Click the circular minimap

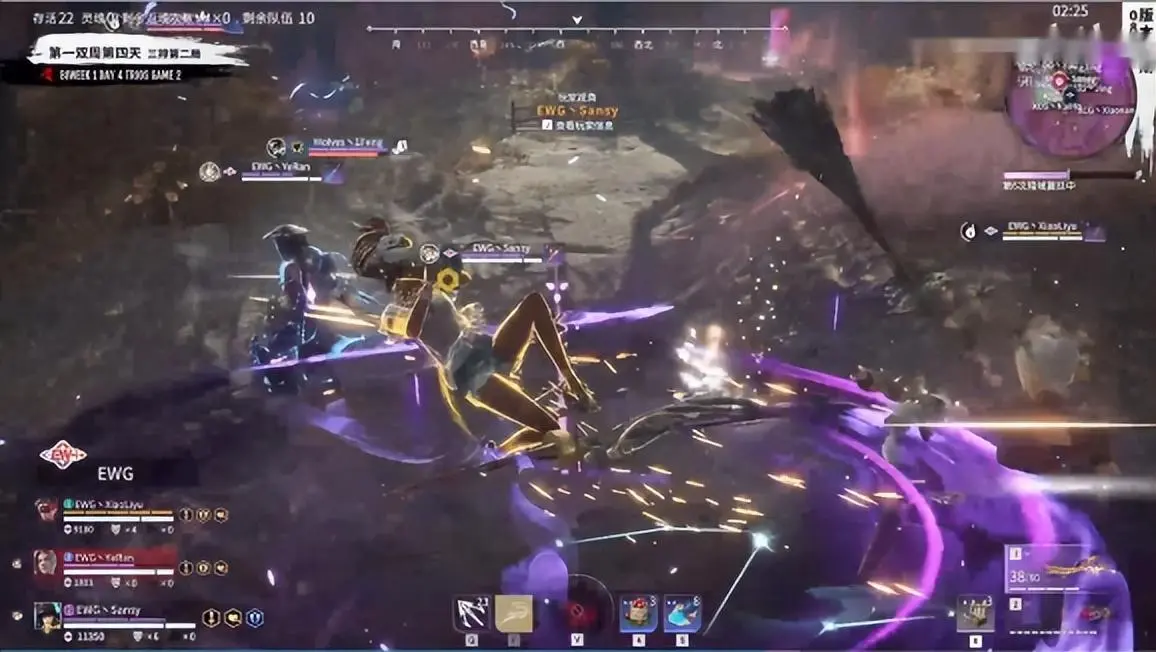pos(1069,105)
